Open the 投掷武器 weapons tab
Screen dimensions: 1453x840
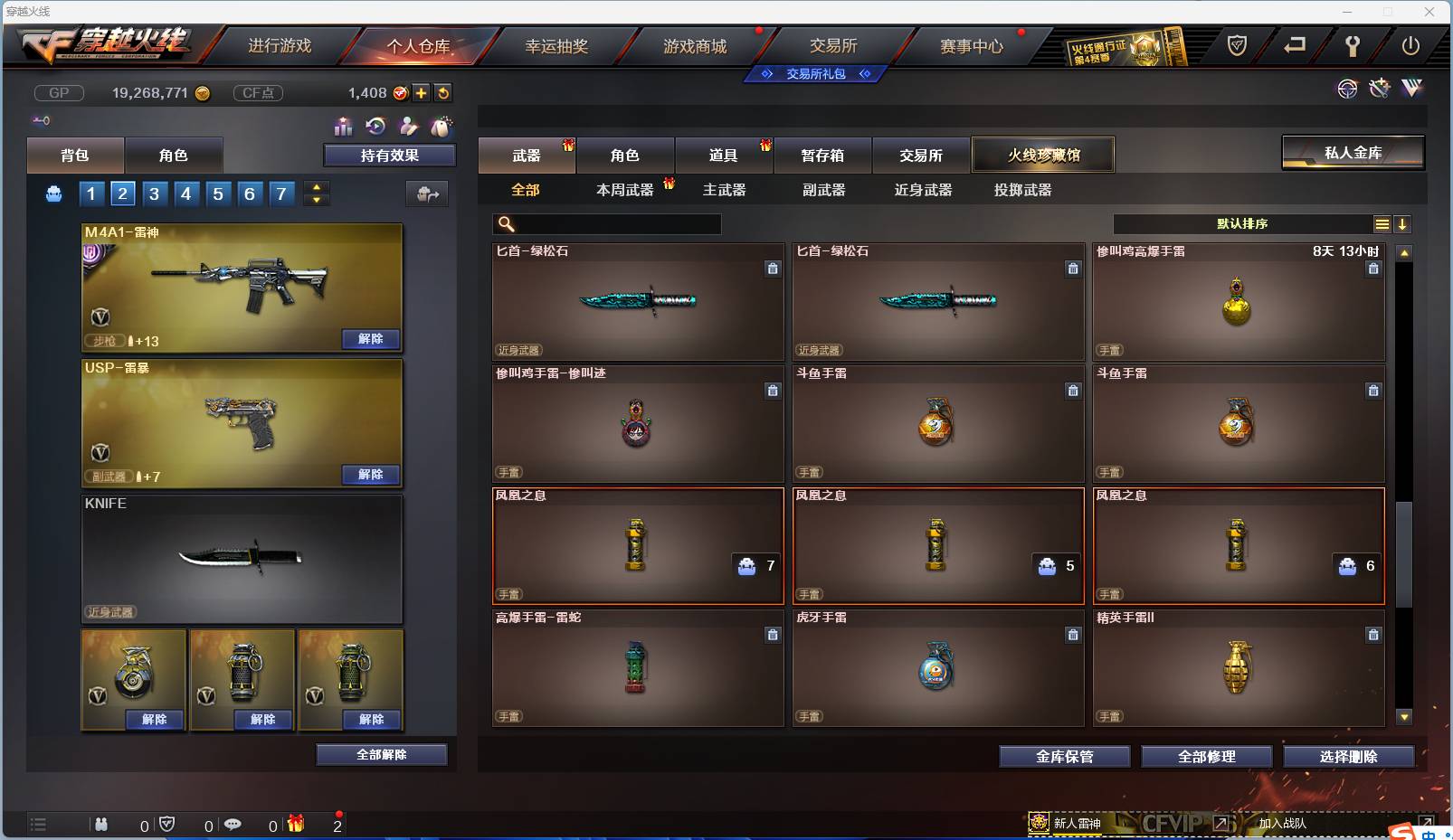coord(1021,190)
